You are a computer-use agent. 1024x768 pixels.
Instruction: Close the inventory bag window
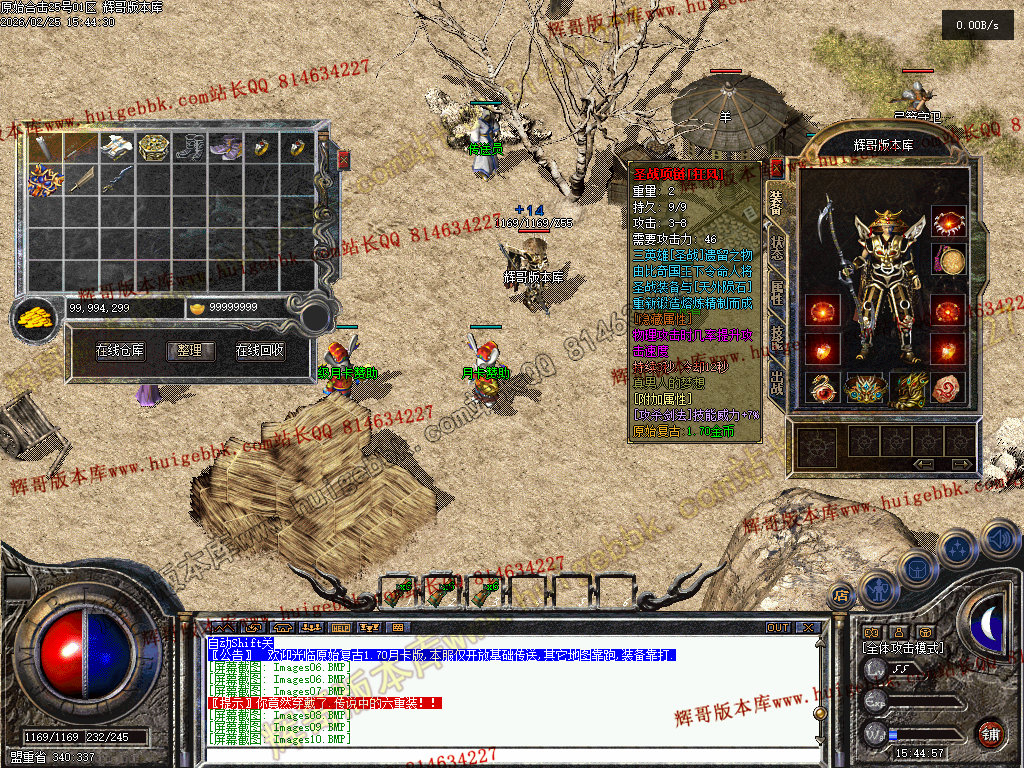[x=344, y=159]
